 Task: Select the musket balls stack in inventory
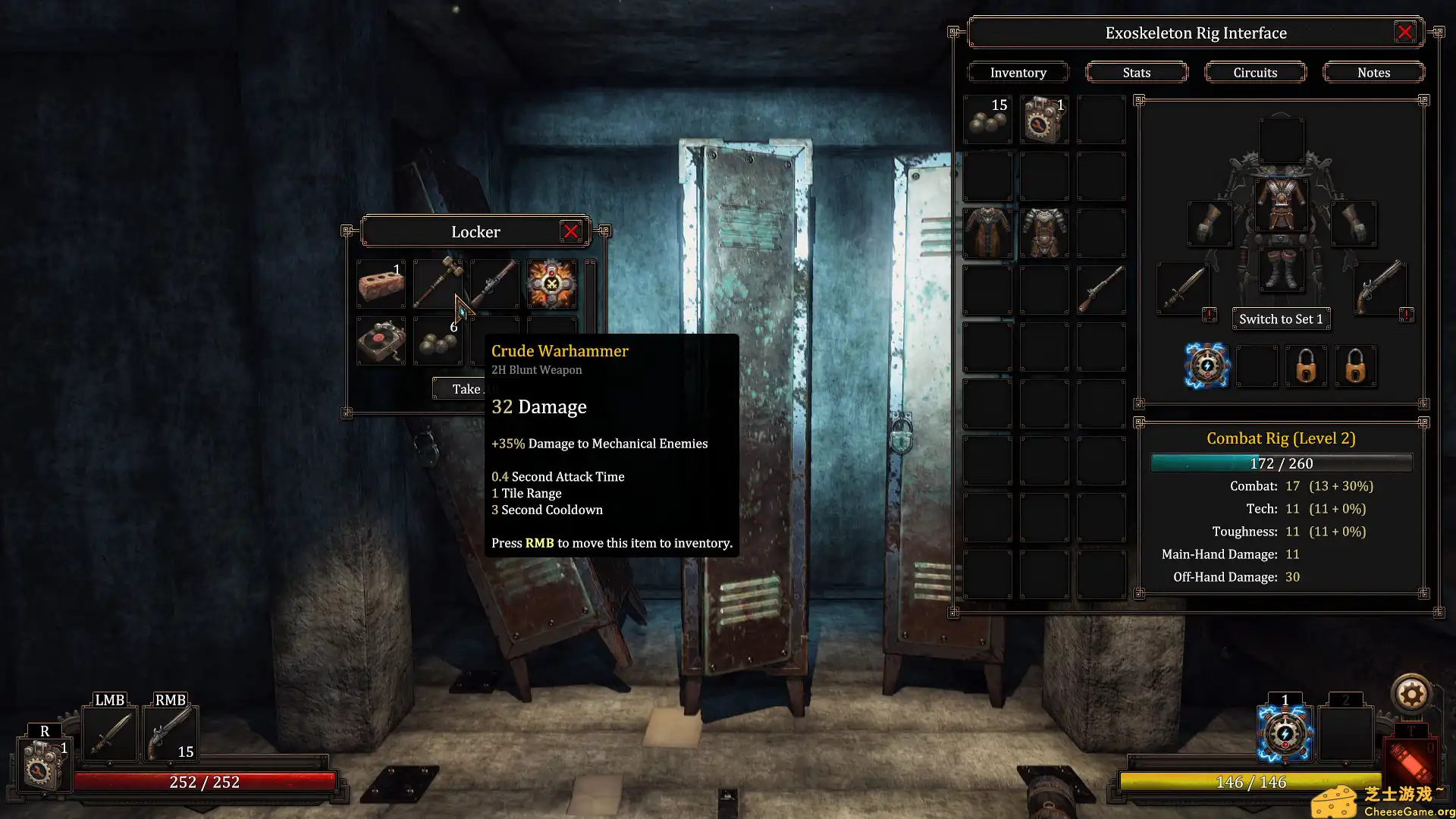987,120
